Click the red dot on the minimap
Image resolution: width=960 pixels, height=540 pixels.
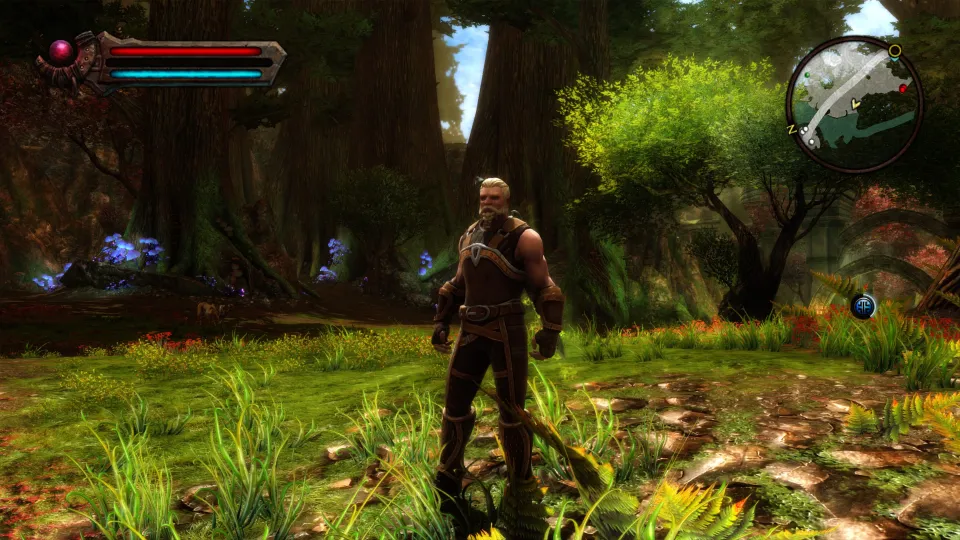click(x=902, y=89)
